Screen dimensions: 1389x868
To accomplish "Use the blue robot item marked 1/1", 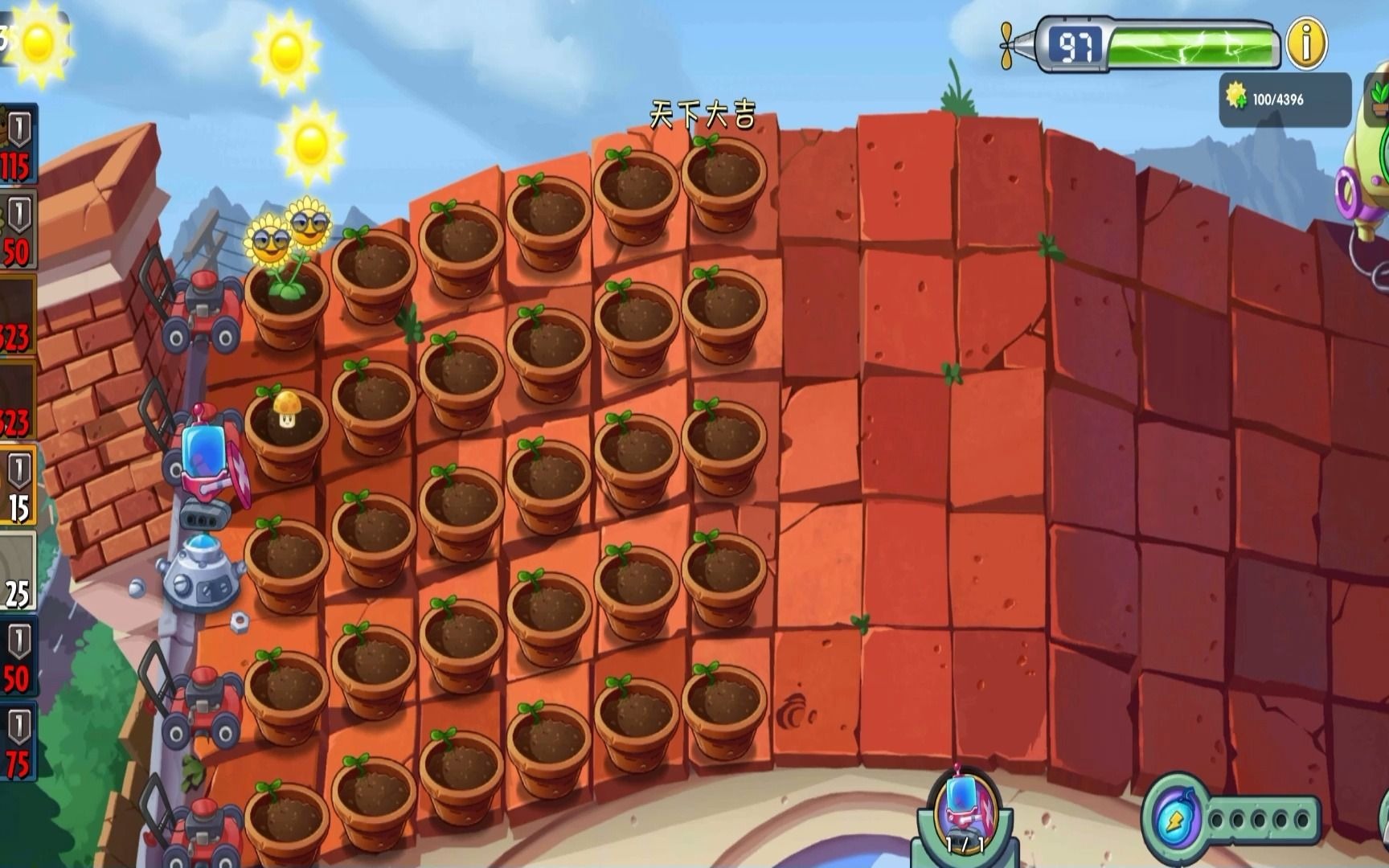I will click(x=964, y=810).
